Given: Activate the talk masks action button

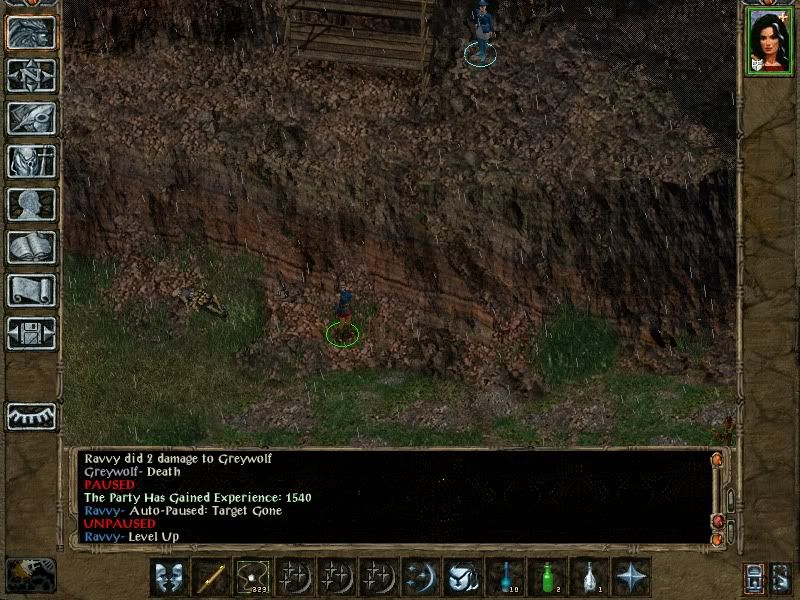Looking at the screenshot, I should coord(169,577).
